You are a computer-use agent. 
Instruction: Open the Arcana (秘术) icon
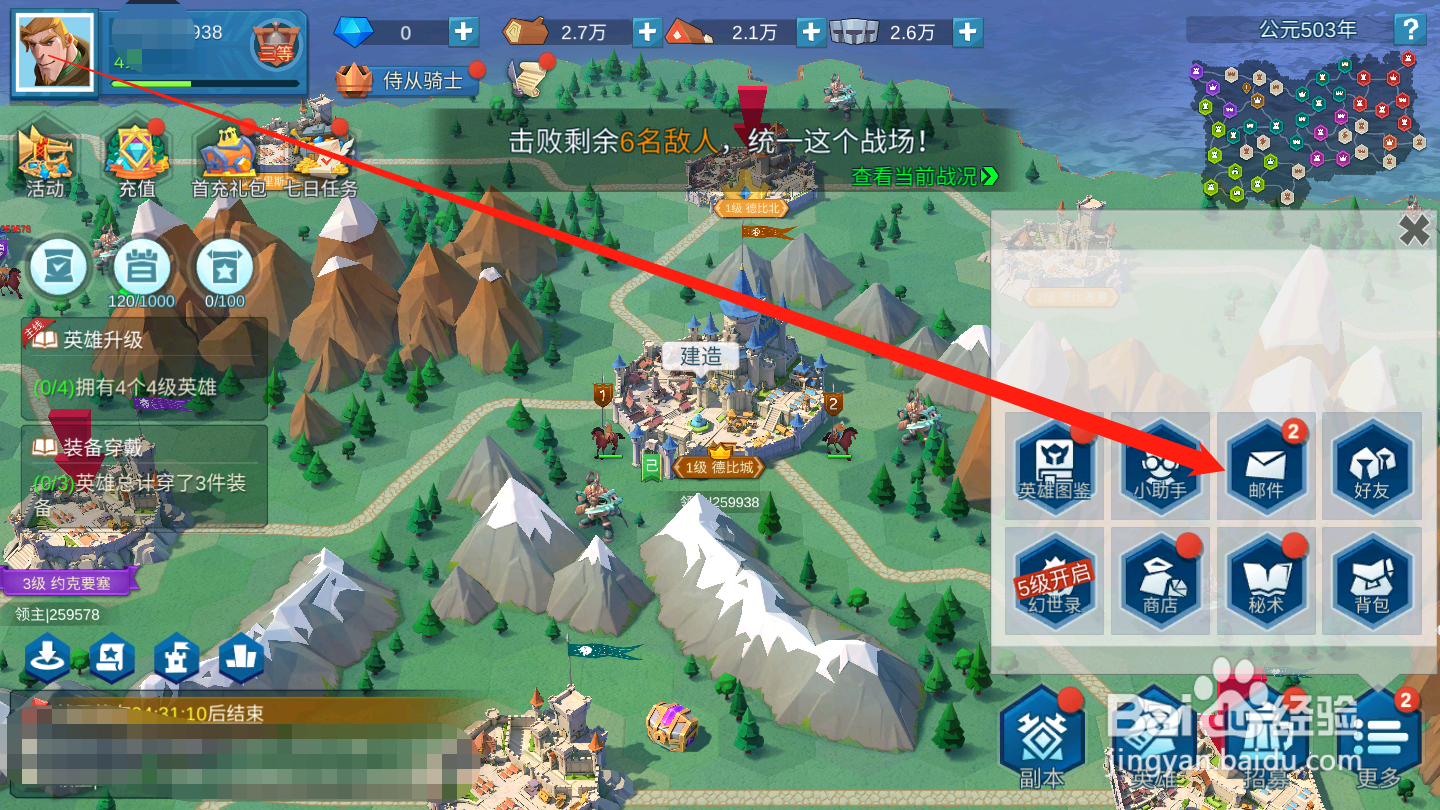[x=1265, y=580]
